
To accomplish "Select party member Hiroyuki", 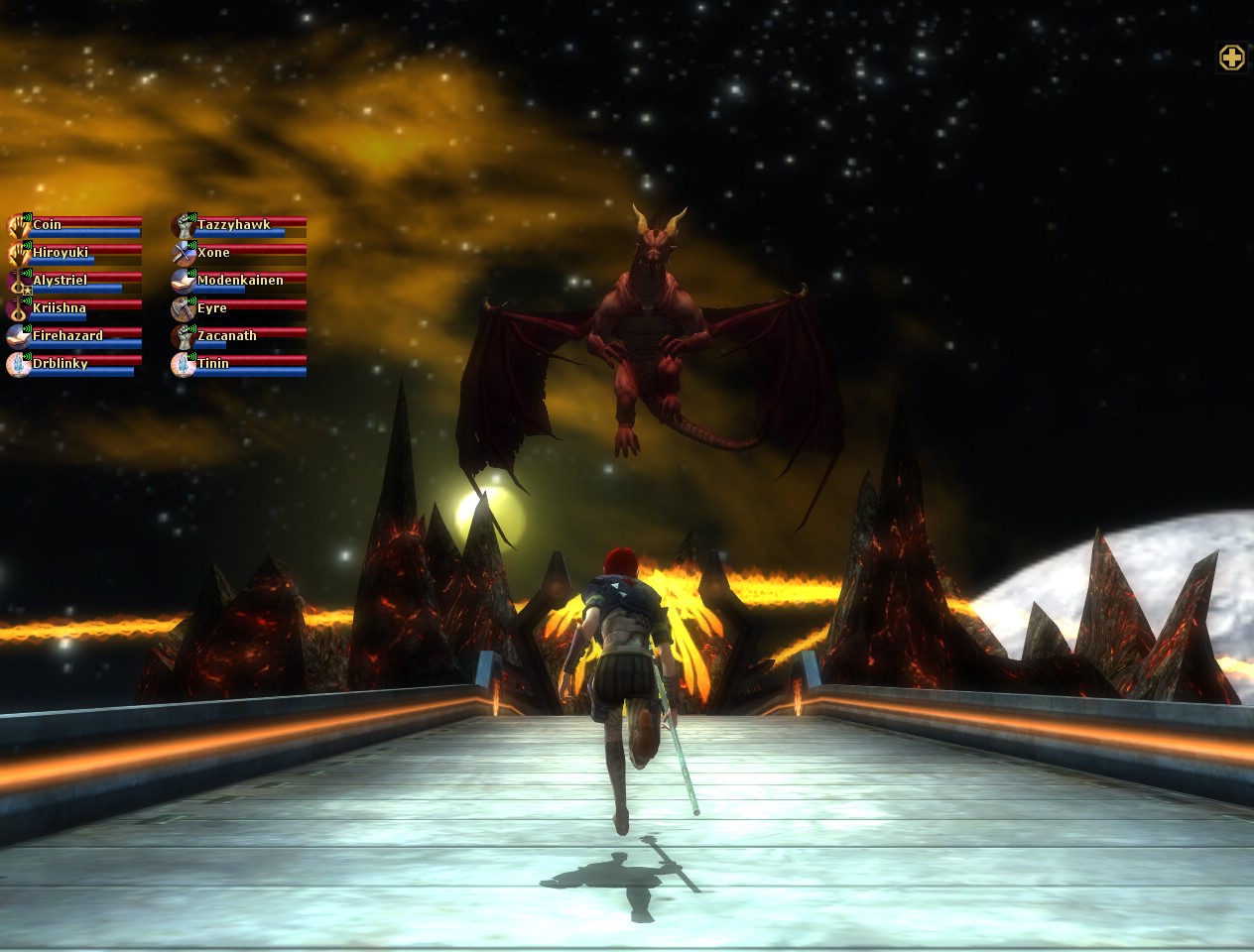I will click(x=75, y=253).
